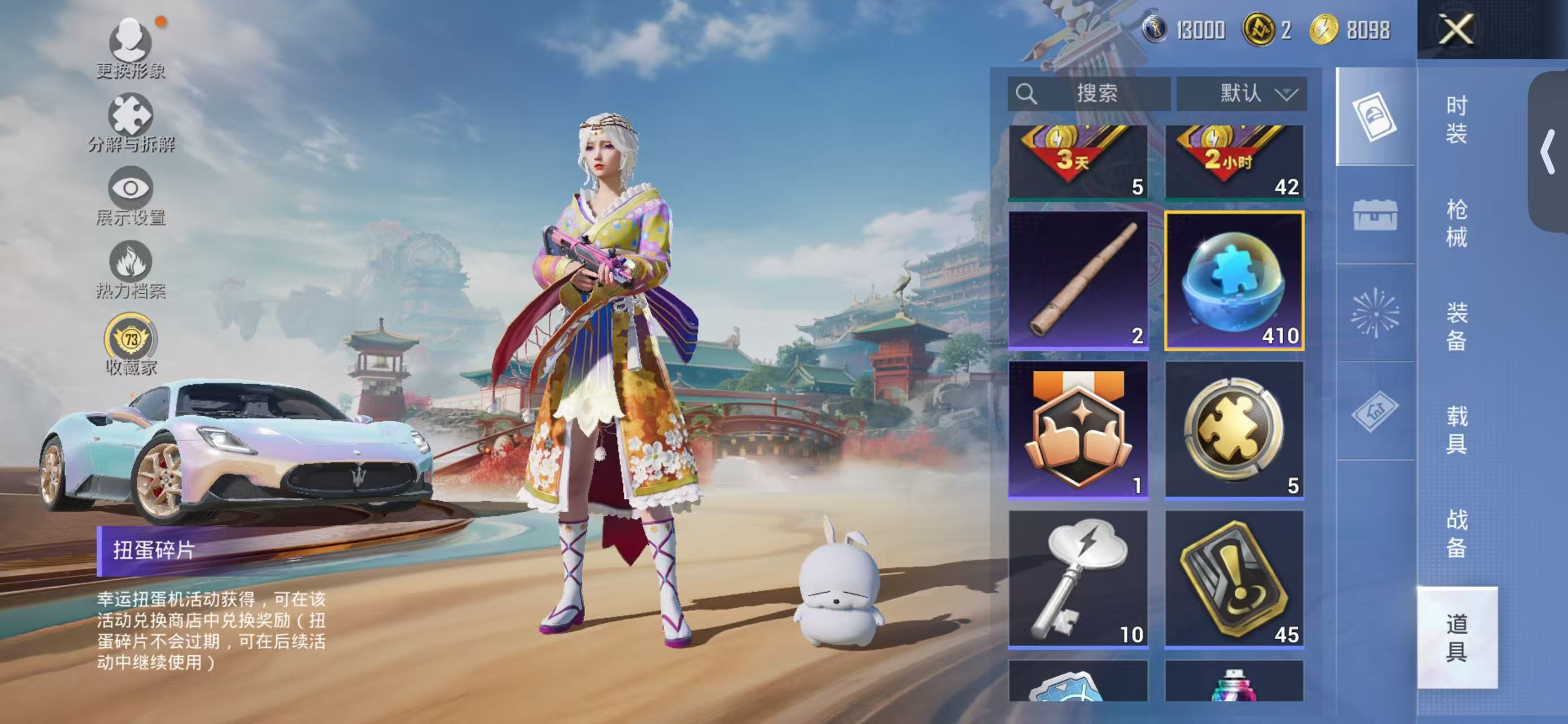This screenshot has width=1568, height=724.
Task: Select the silver lightning key item
Action: [x=1078, y=579]
